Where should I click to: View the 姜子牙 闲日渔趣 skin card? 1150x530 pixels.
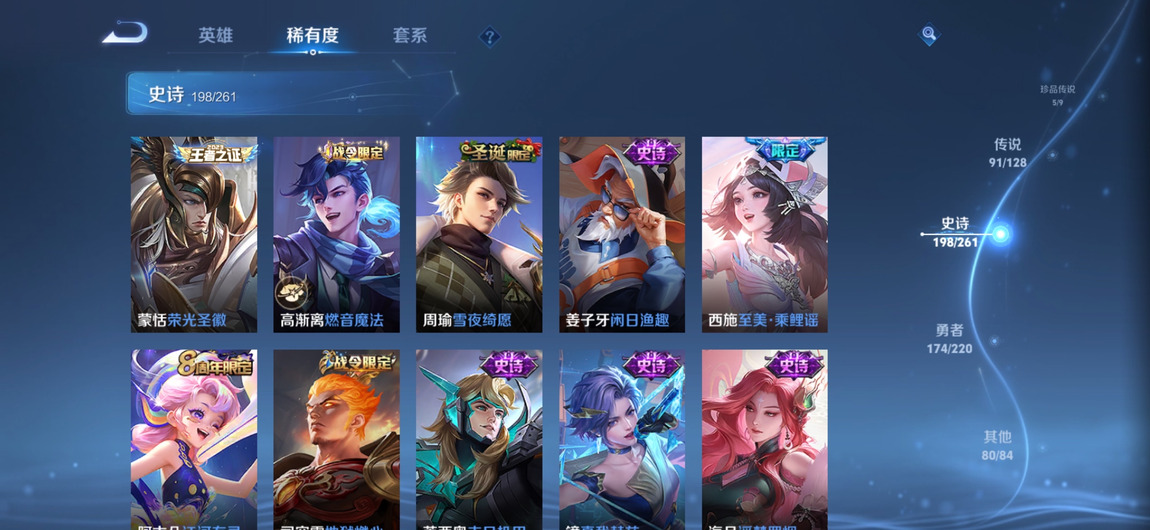622,234
